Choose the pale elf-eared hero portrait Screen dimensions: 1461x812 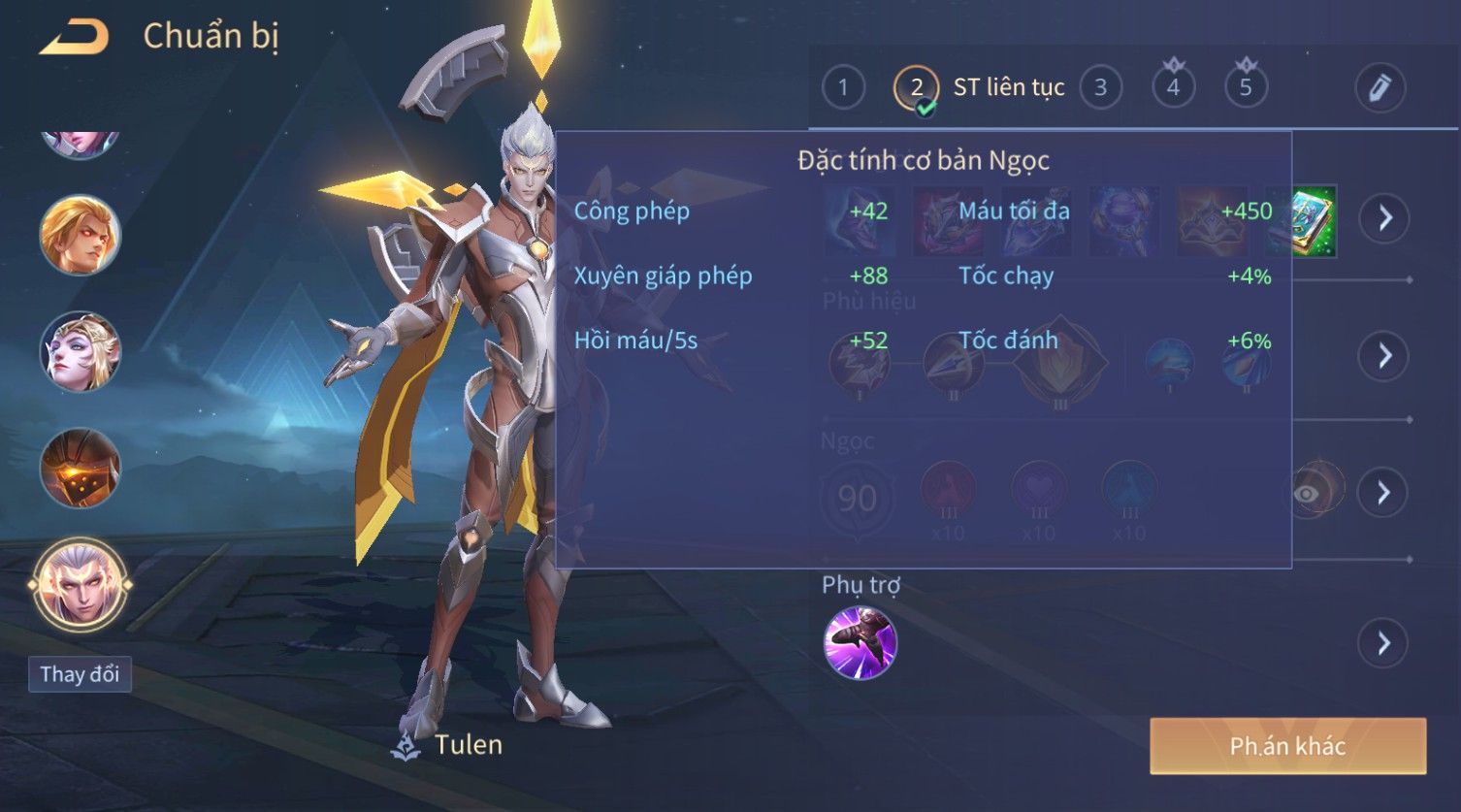click(x=80, y=351)
